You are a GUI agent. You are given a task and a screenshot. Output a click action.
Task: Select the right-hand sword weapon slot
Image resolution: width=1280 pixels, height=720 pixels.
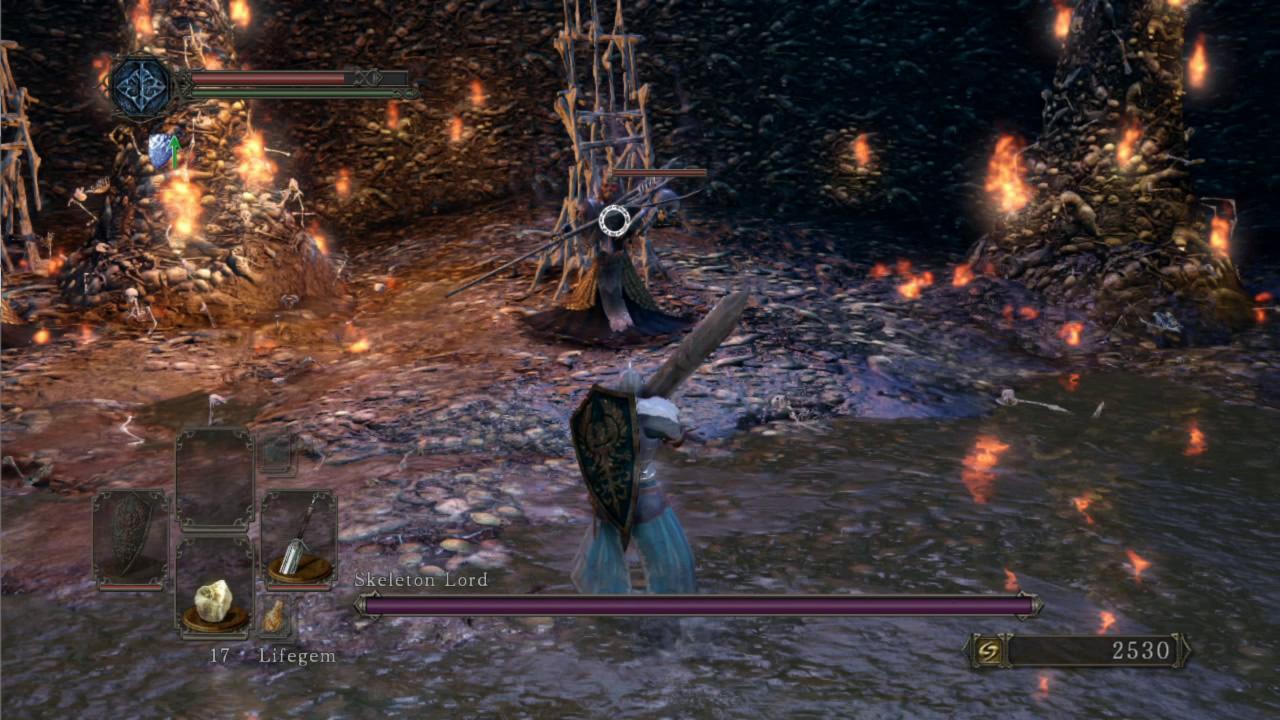tap(298, 537)
